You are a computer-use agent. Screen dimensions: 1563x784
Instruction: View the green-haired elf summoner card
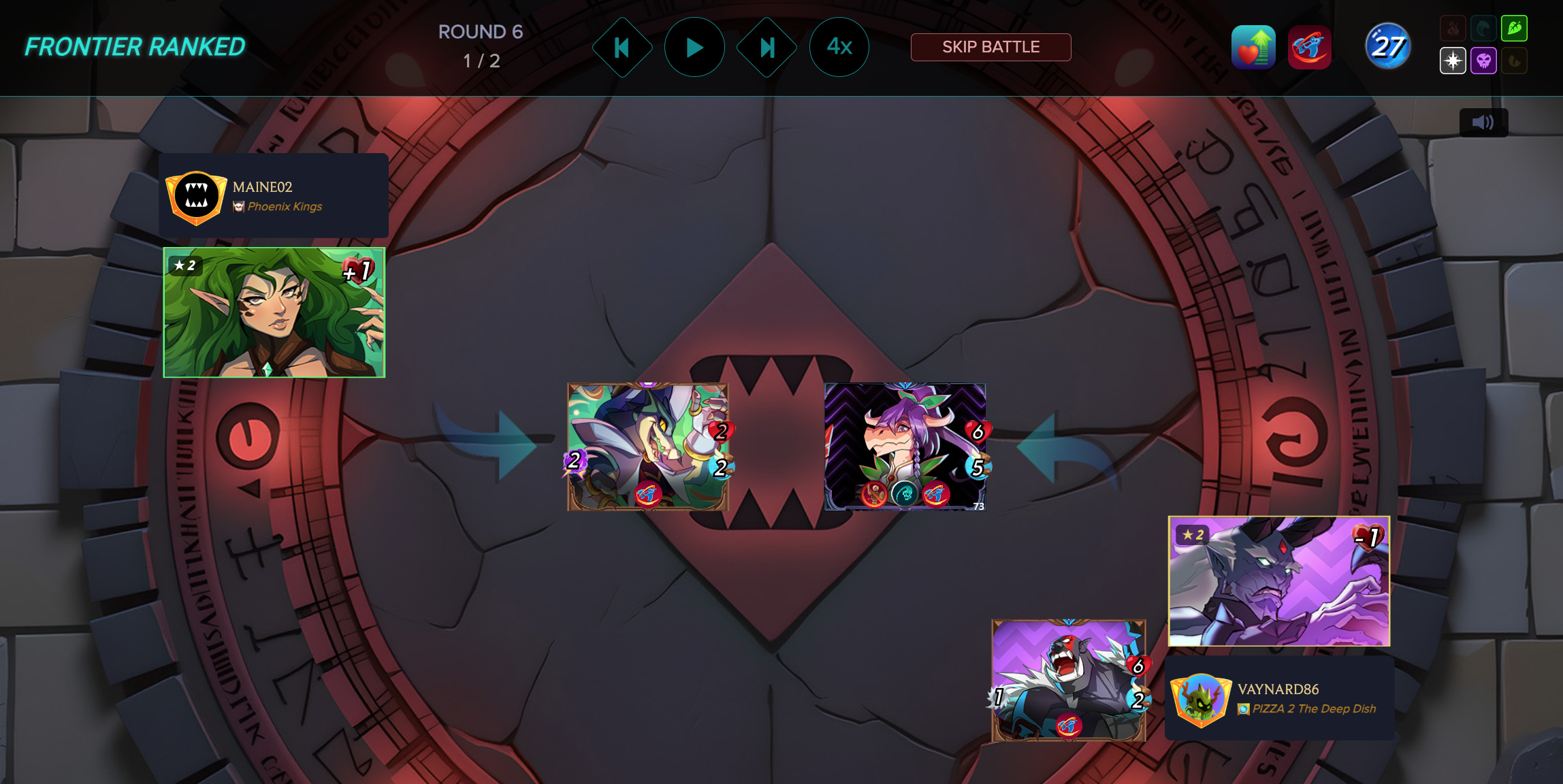[274, 312]
